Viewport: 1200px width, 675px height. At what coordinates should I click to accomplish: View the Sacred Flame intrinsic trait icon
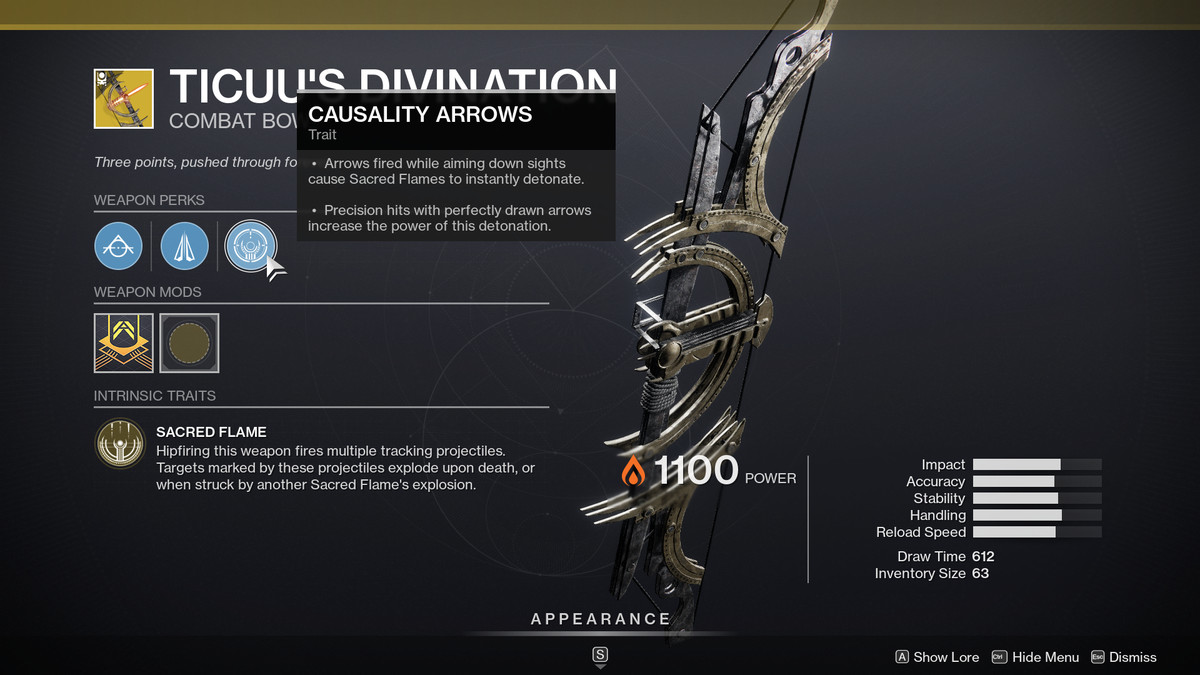119,445
